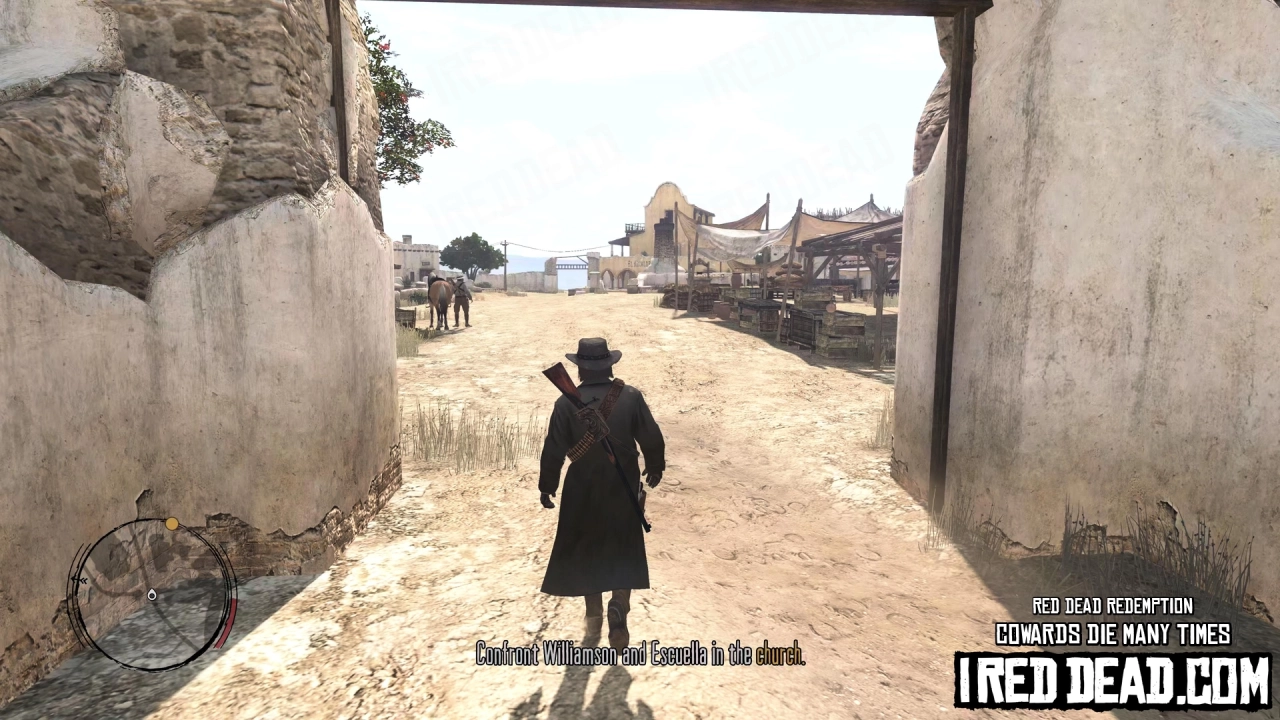Image resolution: width=1280 pixels, height=720 pixels.
Task: Click the yellow objective marker on the minimap
Action: click(172, 523)
